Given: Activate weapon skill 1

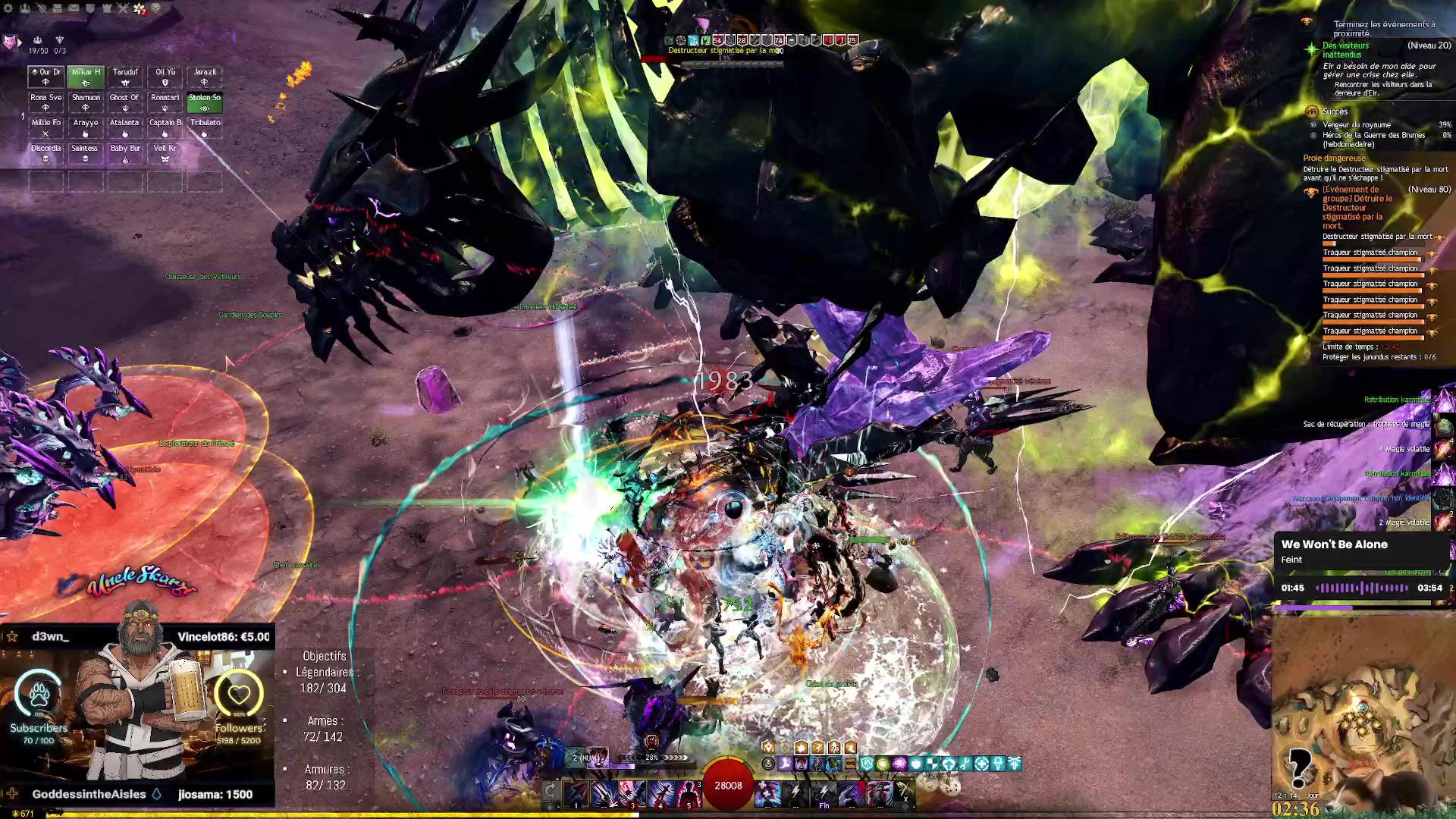Looking at the screenshot, I should (576, 793).
